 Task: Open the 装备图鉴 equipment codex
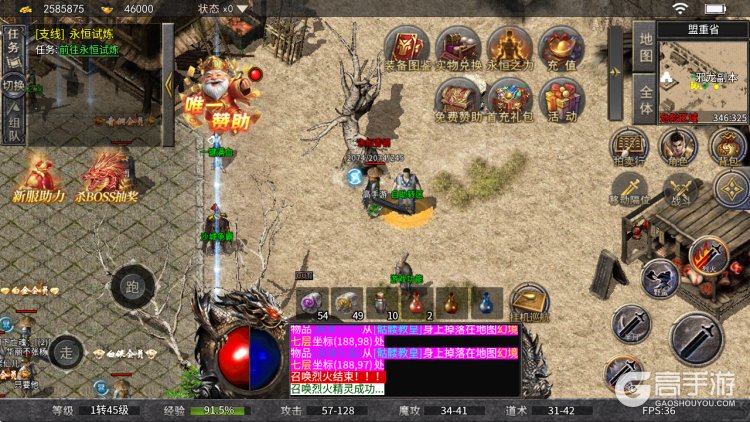[408, 48]
